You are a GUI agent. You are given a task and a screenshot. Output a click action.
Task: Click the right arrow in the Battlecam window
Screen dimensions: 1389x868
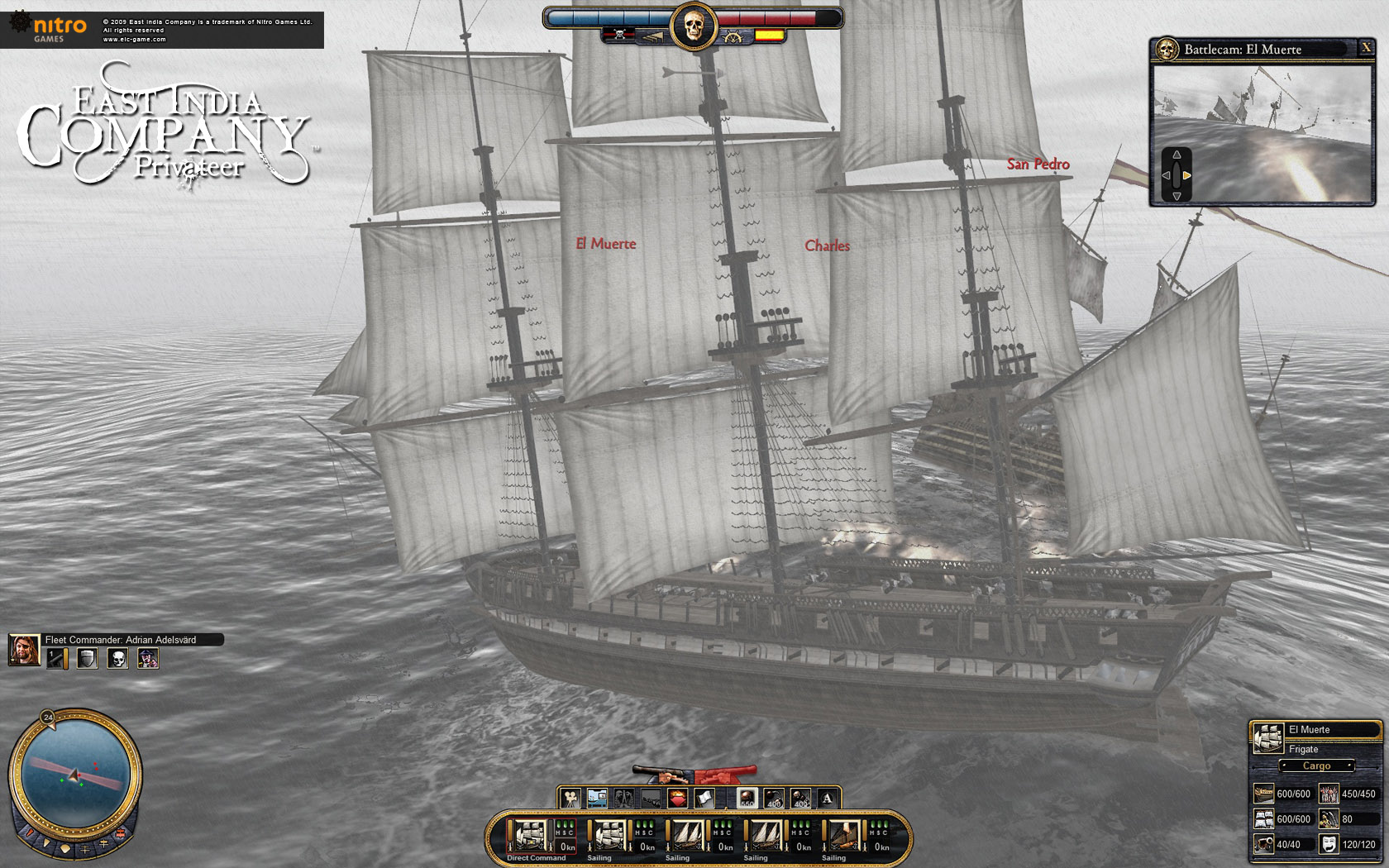point(1188,175)
